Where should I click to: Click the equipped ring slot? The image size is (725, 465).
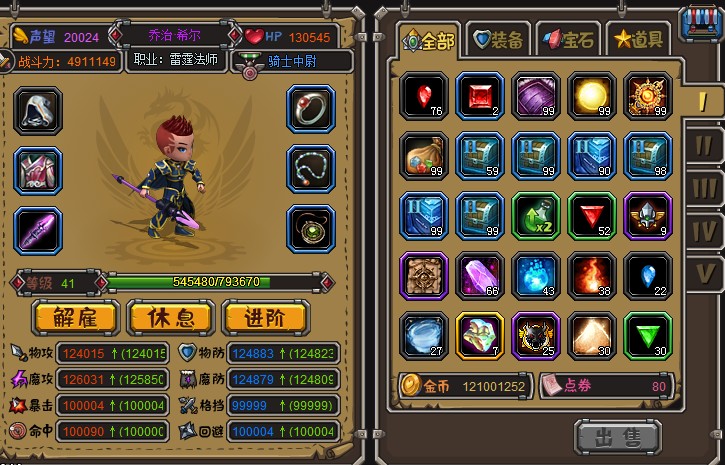click(311, 110)
